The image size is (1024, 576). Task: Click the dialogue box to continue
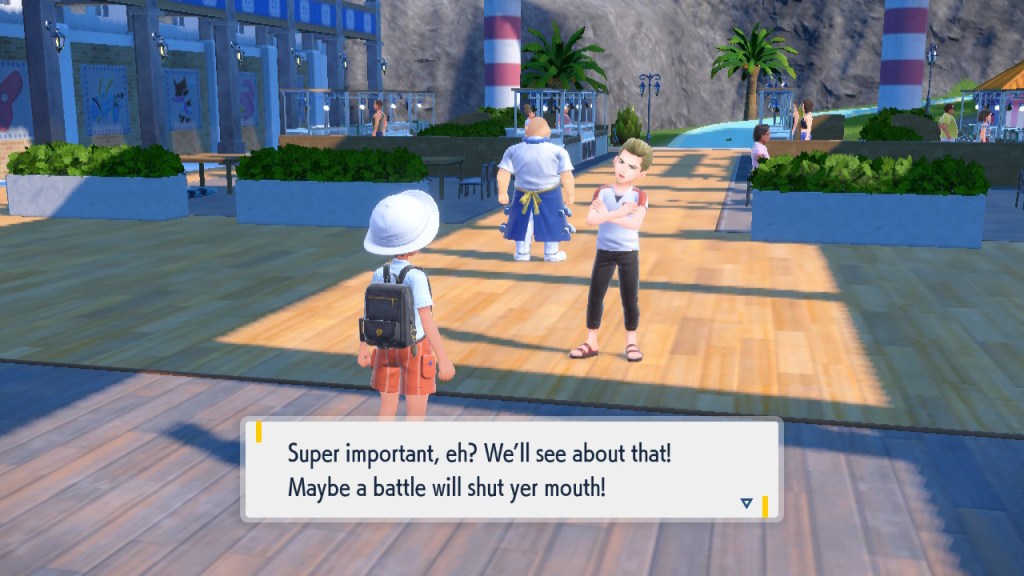coord(511,470)
